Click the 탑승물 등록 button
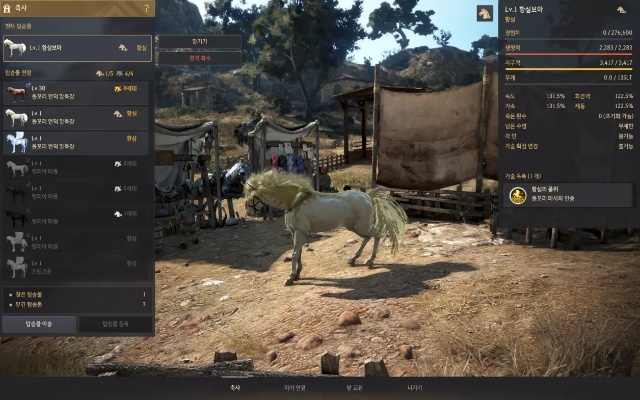640x400 pixels. [x=116, y=324]
